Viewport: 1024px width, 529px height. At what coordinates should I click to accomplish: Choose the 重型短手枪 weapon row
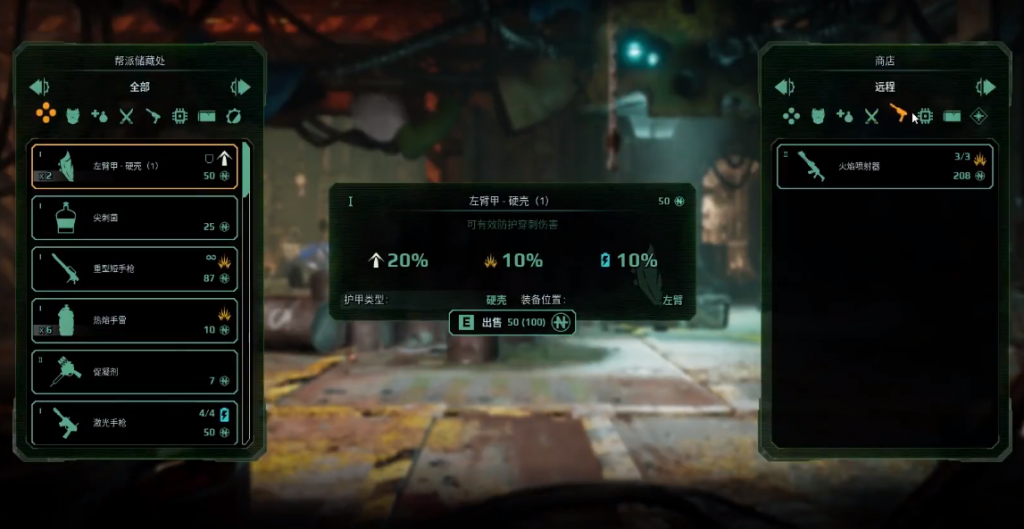(x=134, y=269)
